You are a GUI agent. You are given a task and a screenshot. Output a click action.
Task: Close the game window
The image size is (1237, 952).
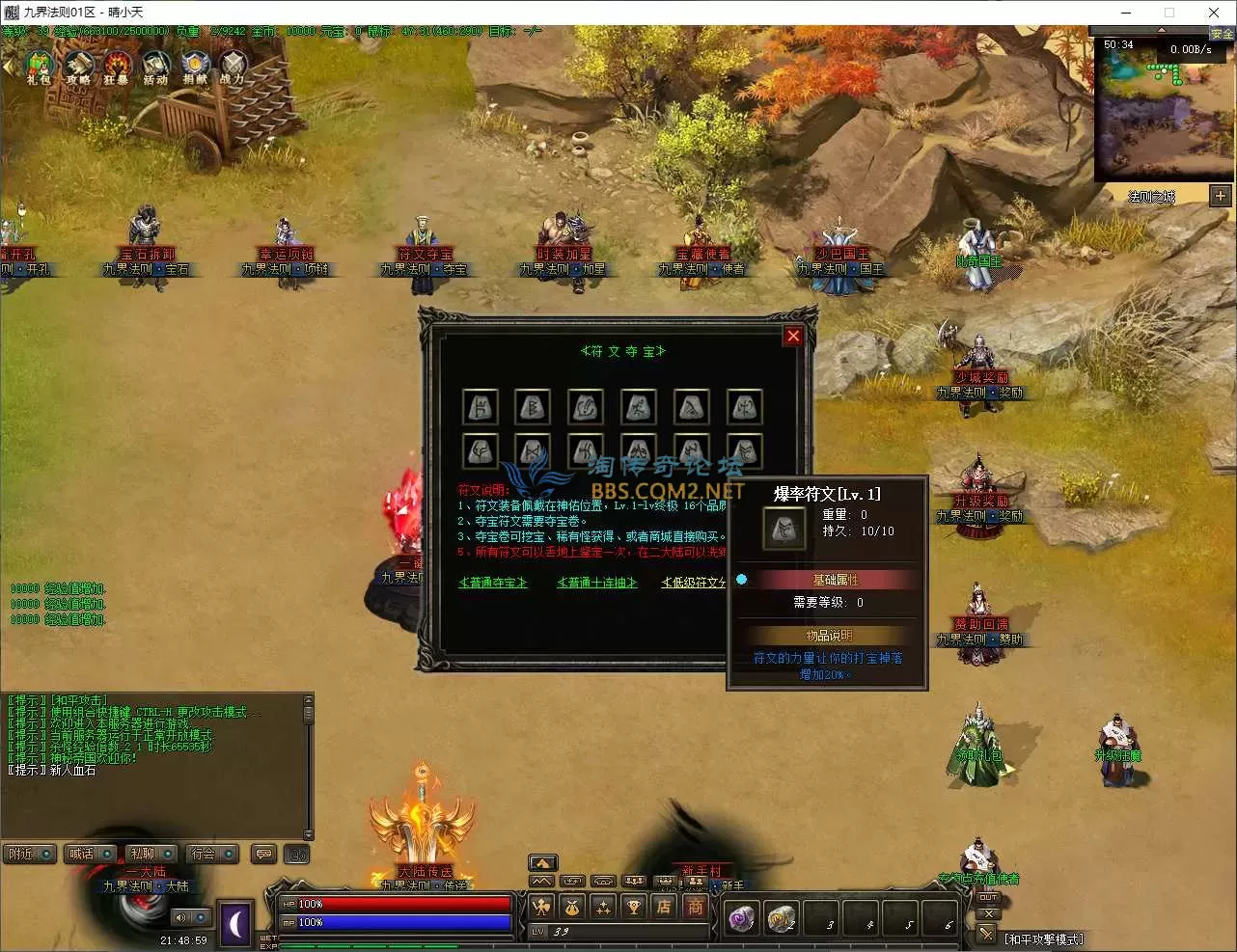click(1214, 13)
